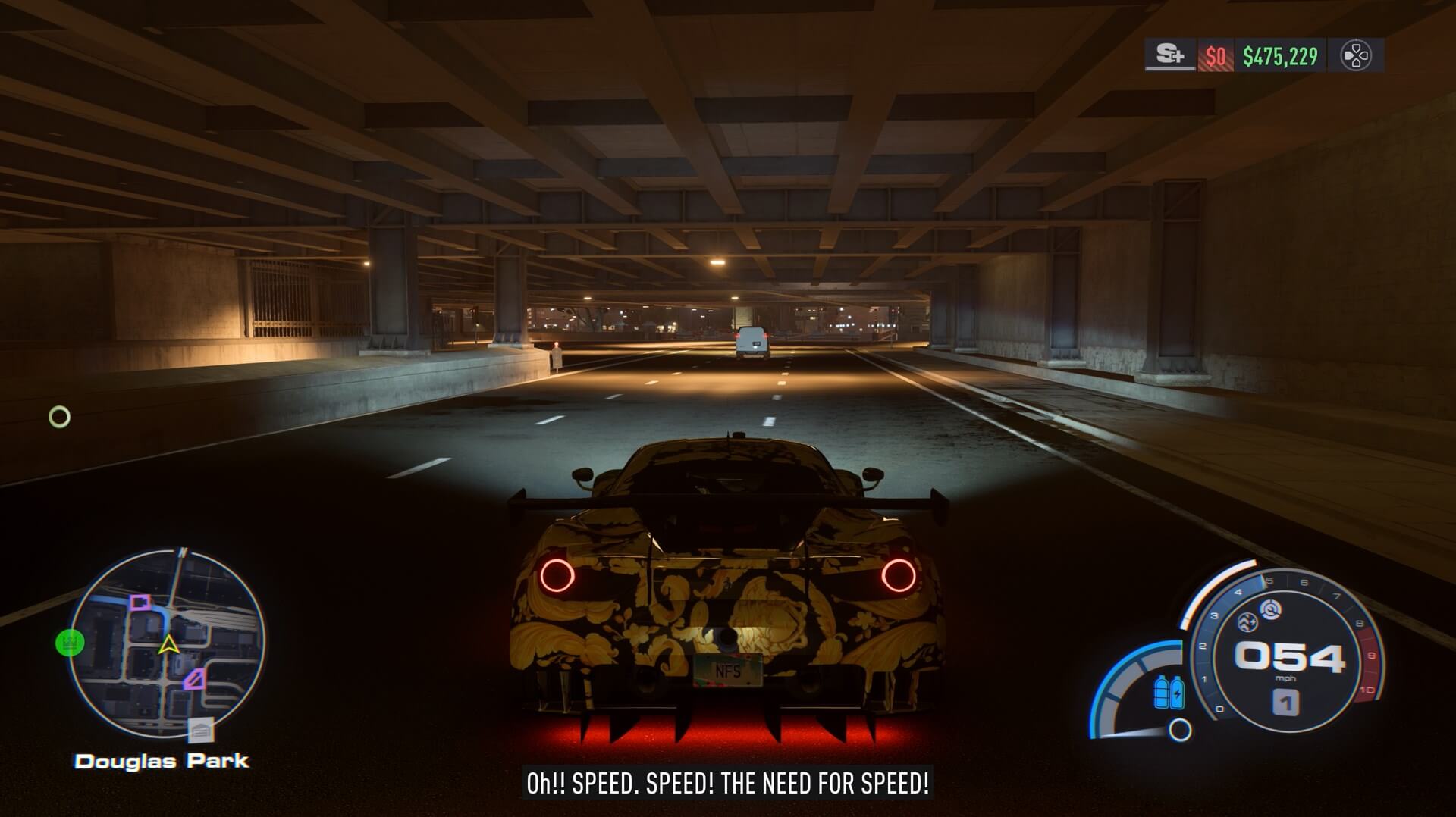This screenshot has width=1456, height=817.
Task: Click the round gauge icon above the speed
Action: (1270, 609)
